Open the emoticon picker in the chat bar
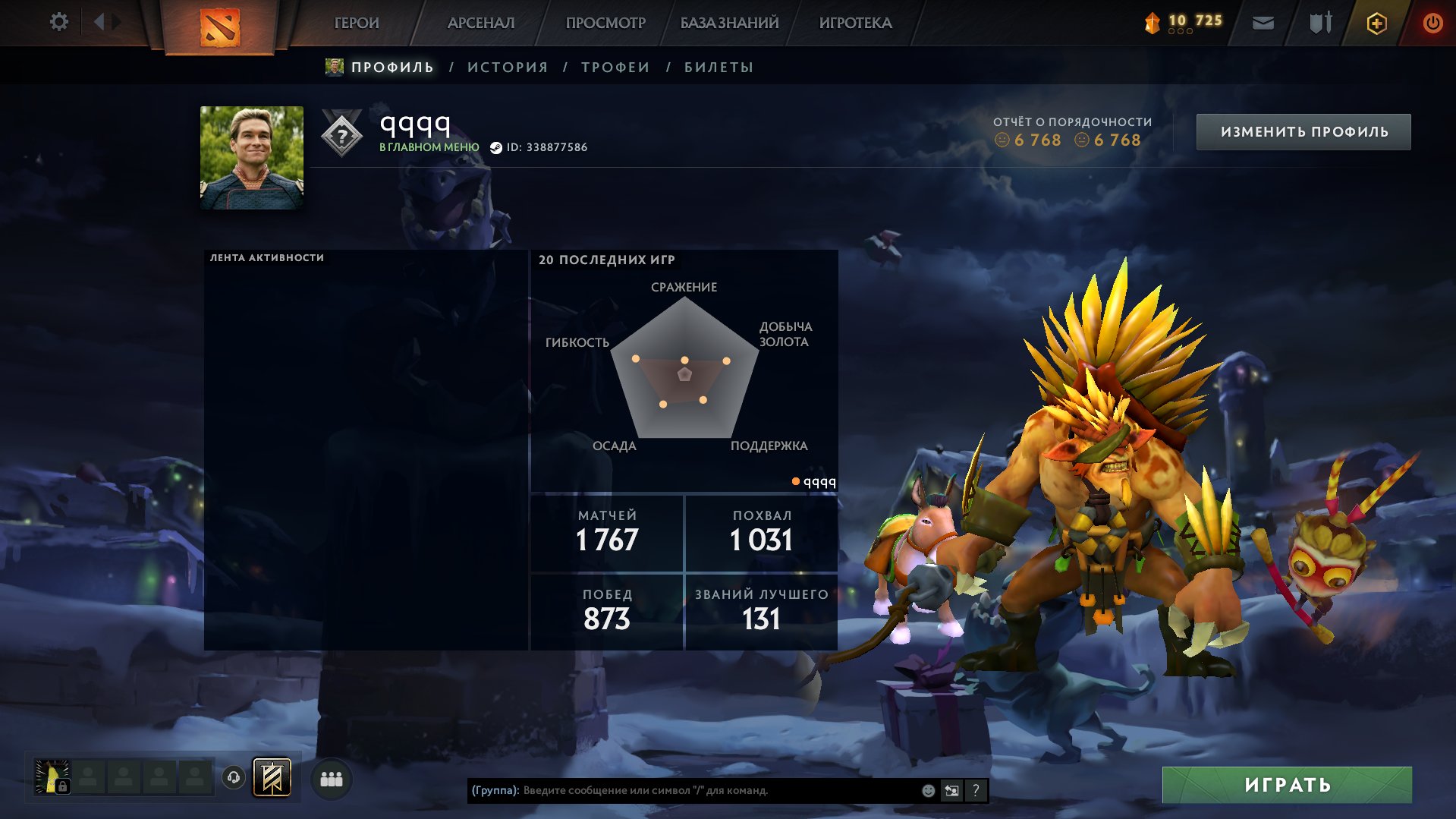Viewport: 1456px width, 819px height. pos(927,789)
